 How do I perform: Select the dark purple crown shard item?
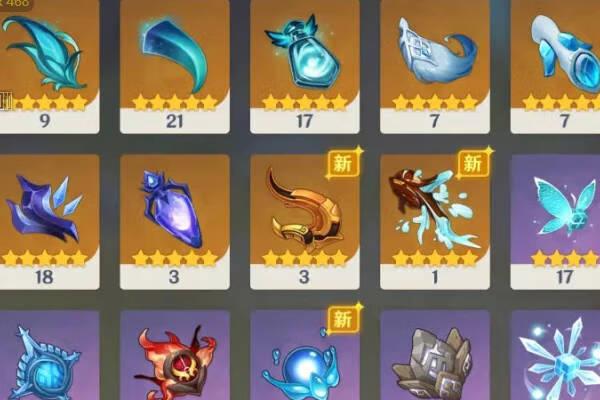(x=45, y=210)
